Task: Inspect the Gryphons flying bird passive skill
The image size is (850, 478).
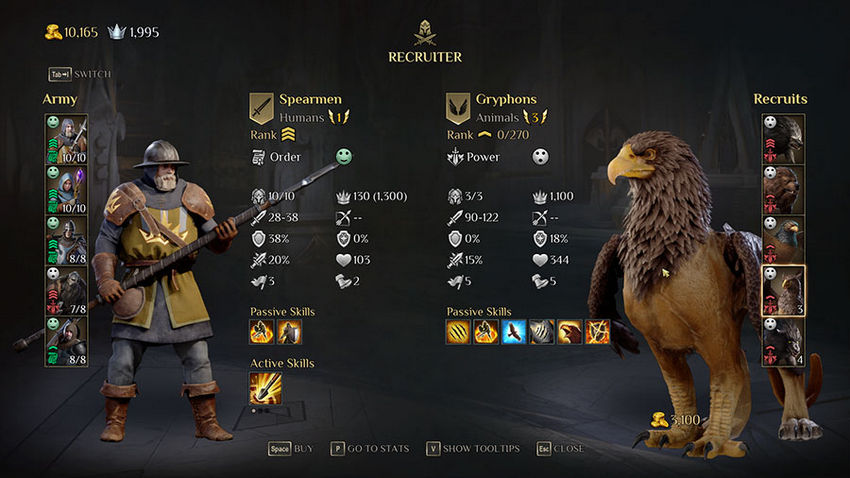Action: click(514, 331)
